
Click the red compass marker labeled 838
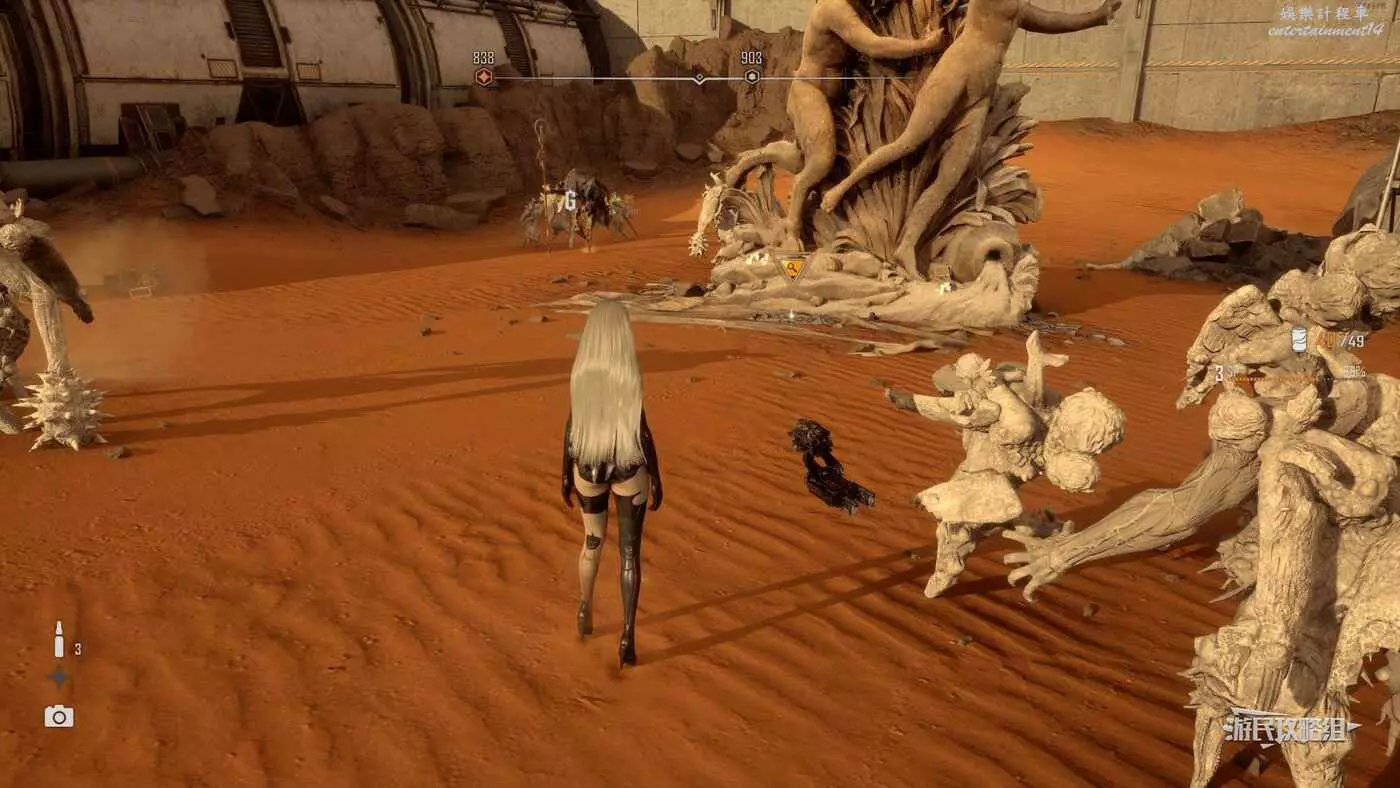[x=484, y=77]
